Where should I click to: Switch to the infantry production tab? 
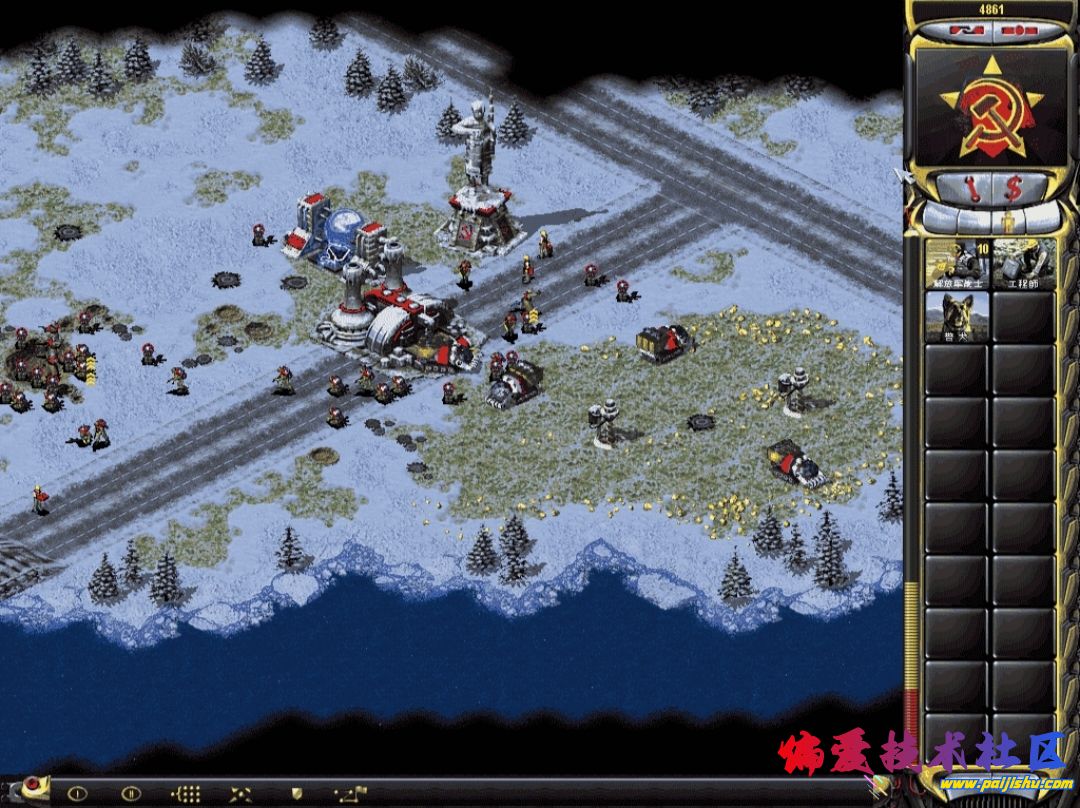click(x=1007, y=218)
